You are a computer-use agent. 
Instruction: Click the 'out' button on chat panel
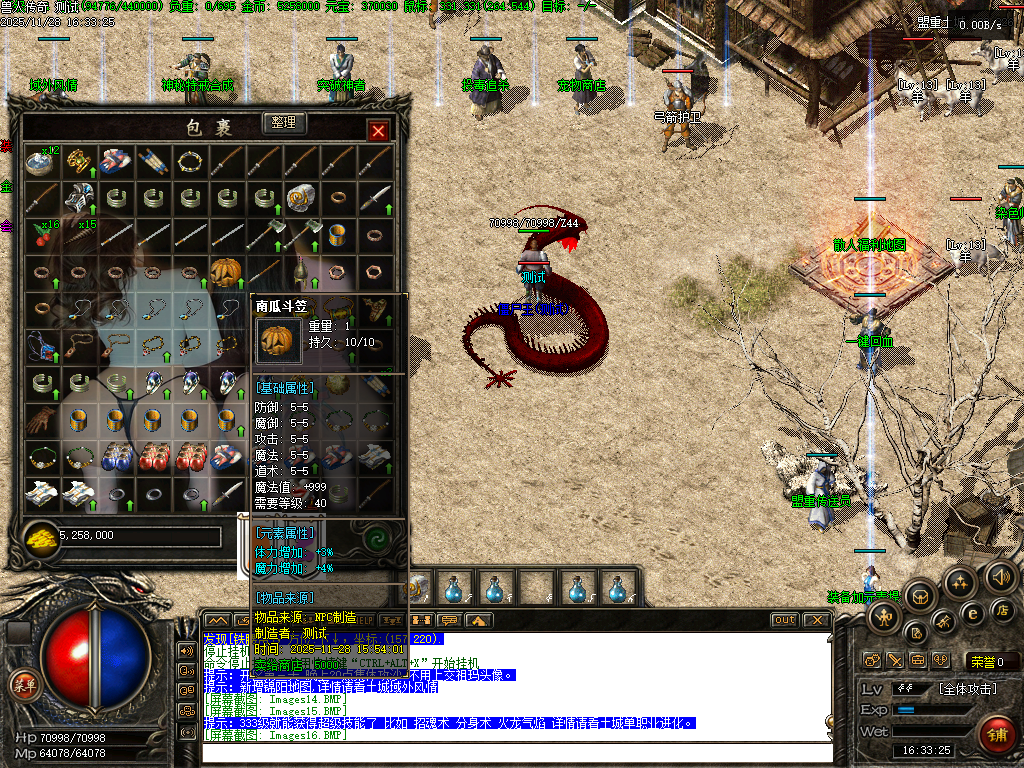coord(784,620)
